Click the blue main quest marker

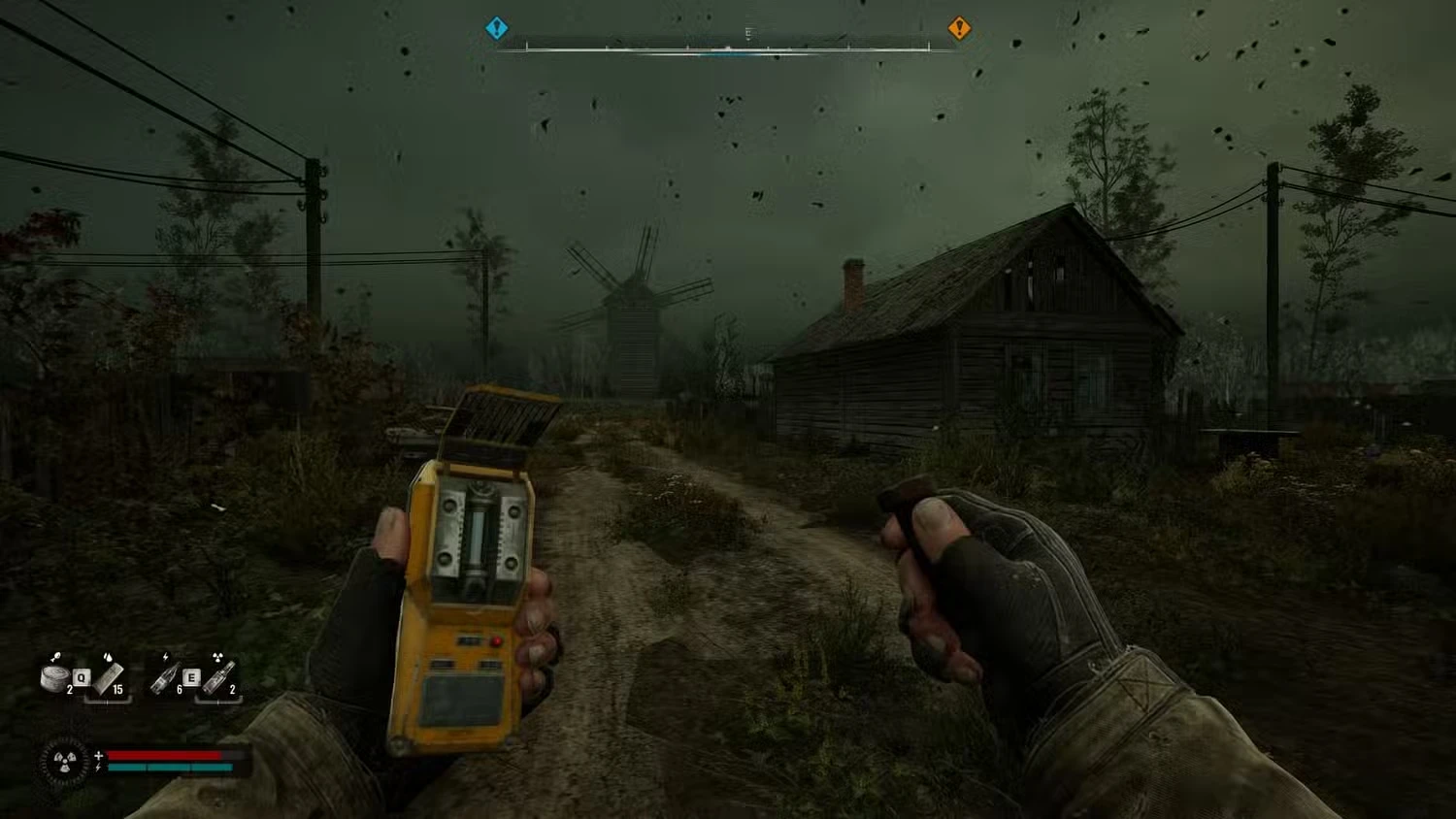497,27
